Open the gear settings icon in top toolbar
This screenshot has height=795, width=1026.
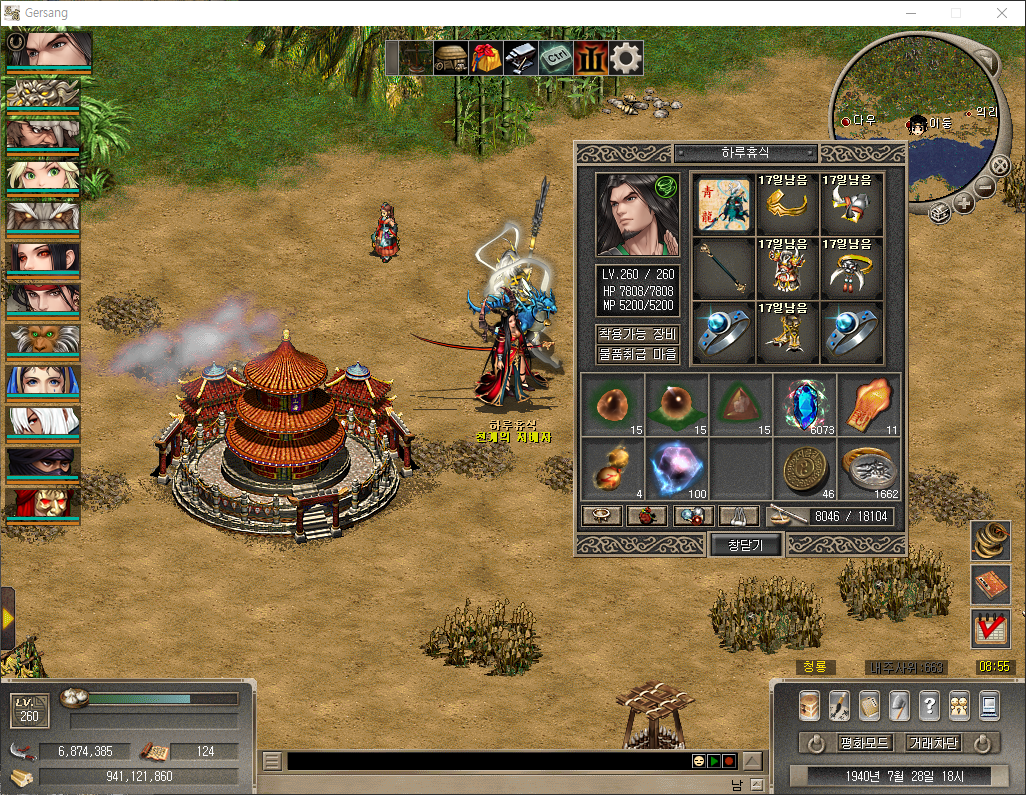pyautogui.click(x=626, y=58)
